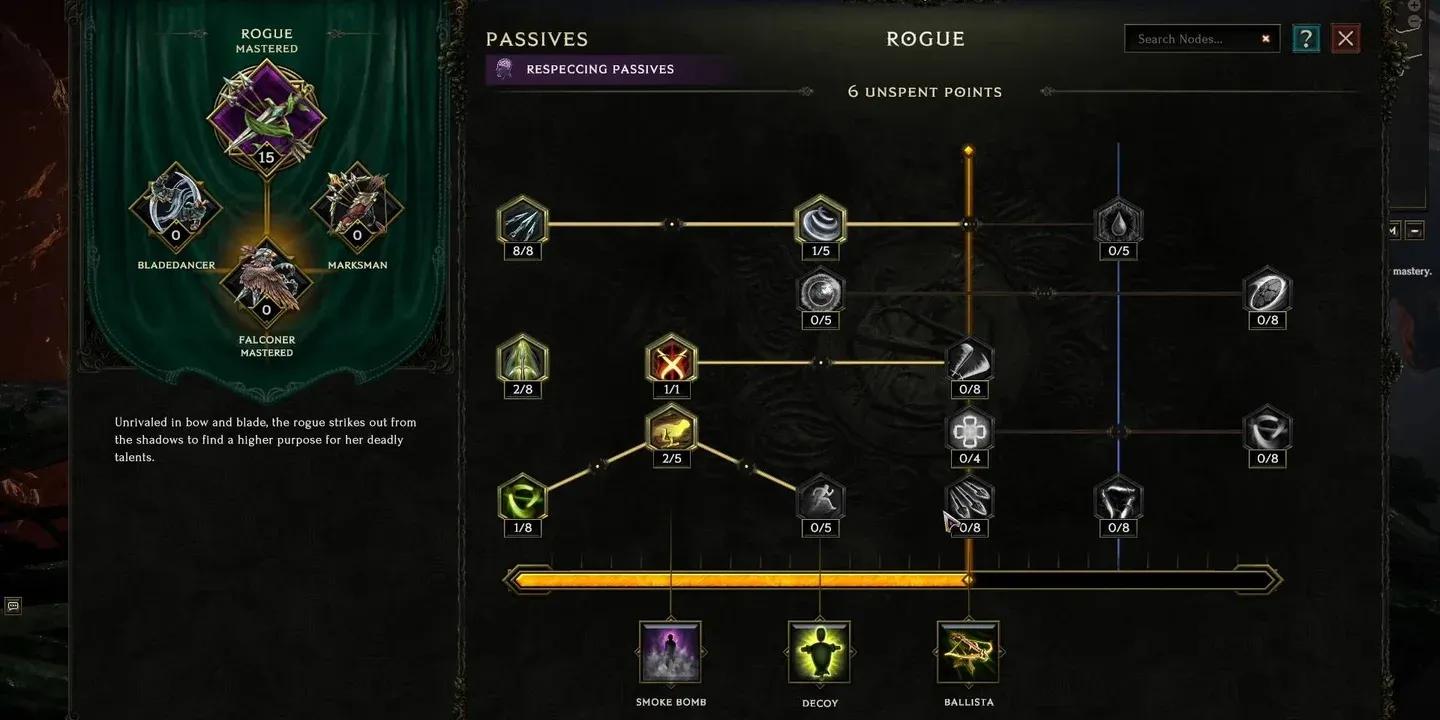
Task: Click the Marksman mastery icon
Action: 357,207
